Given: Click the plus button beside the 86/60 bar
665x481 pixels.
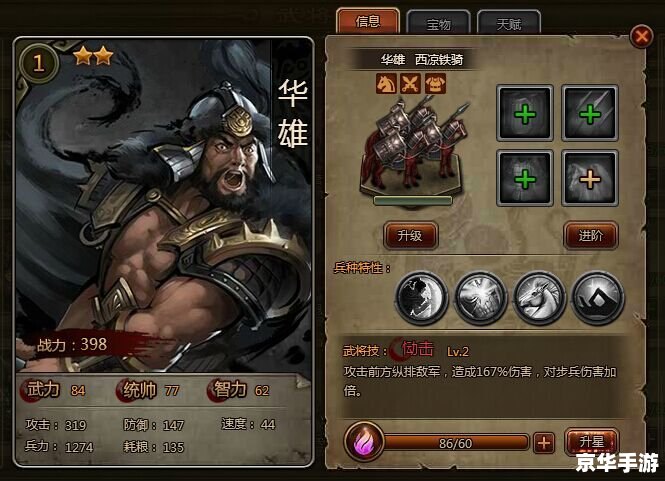Looking at the screenshot, I should coord(544,442).
